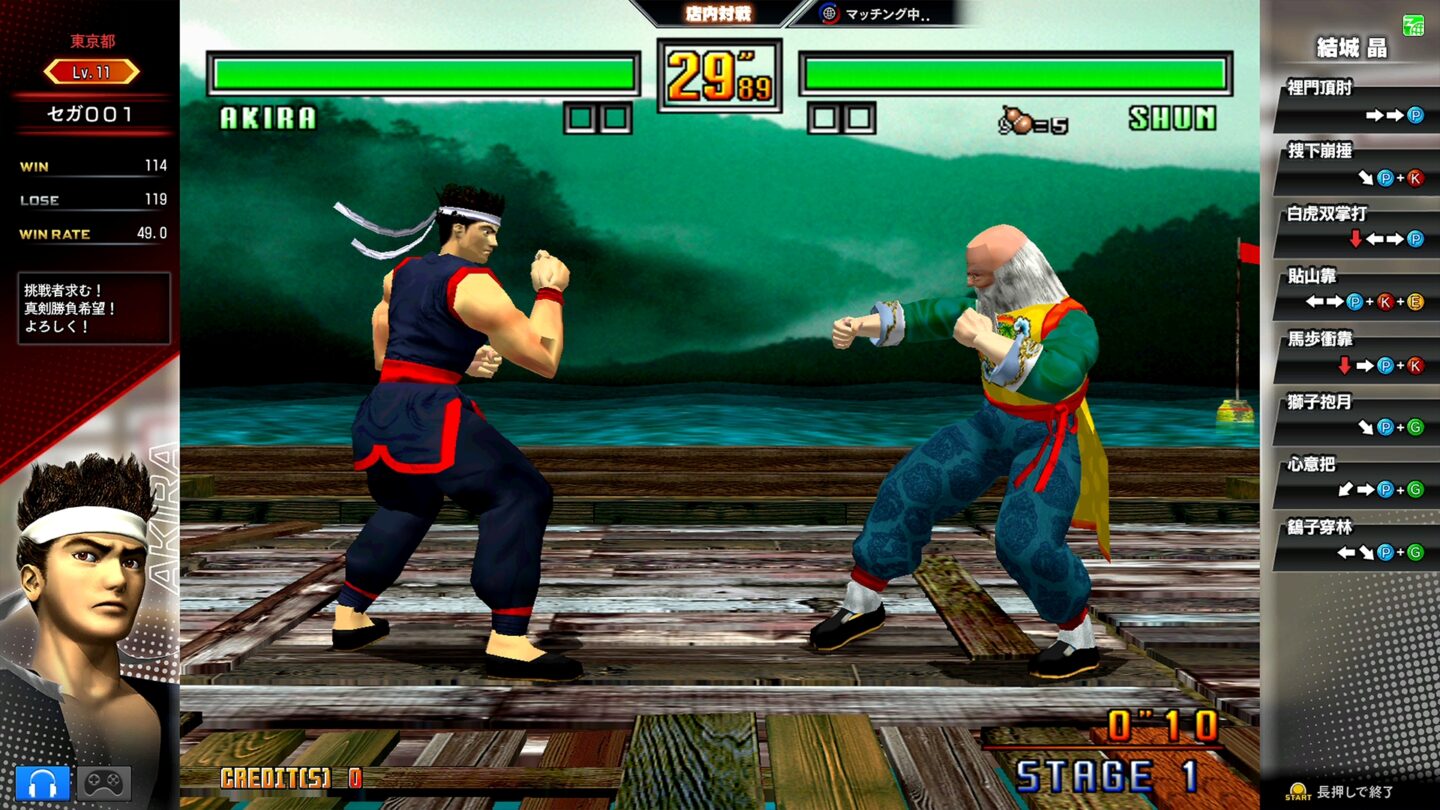Open the セガ001 player profile
Screen dimensions: 1440x810
(90, 113)
